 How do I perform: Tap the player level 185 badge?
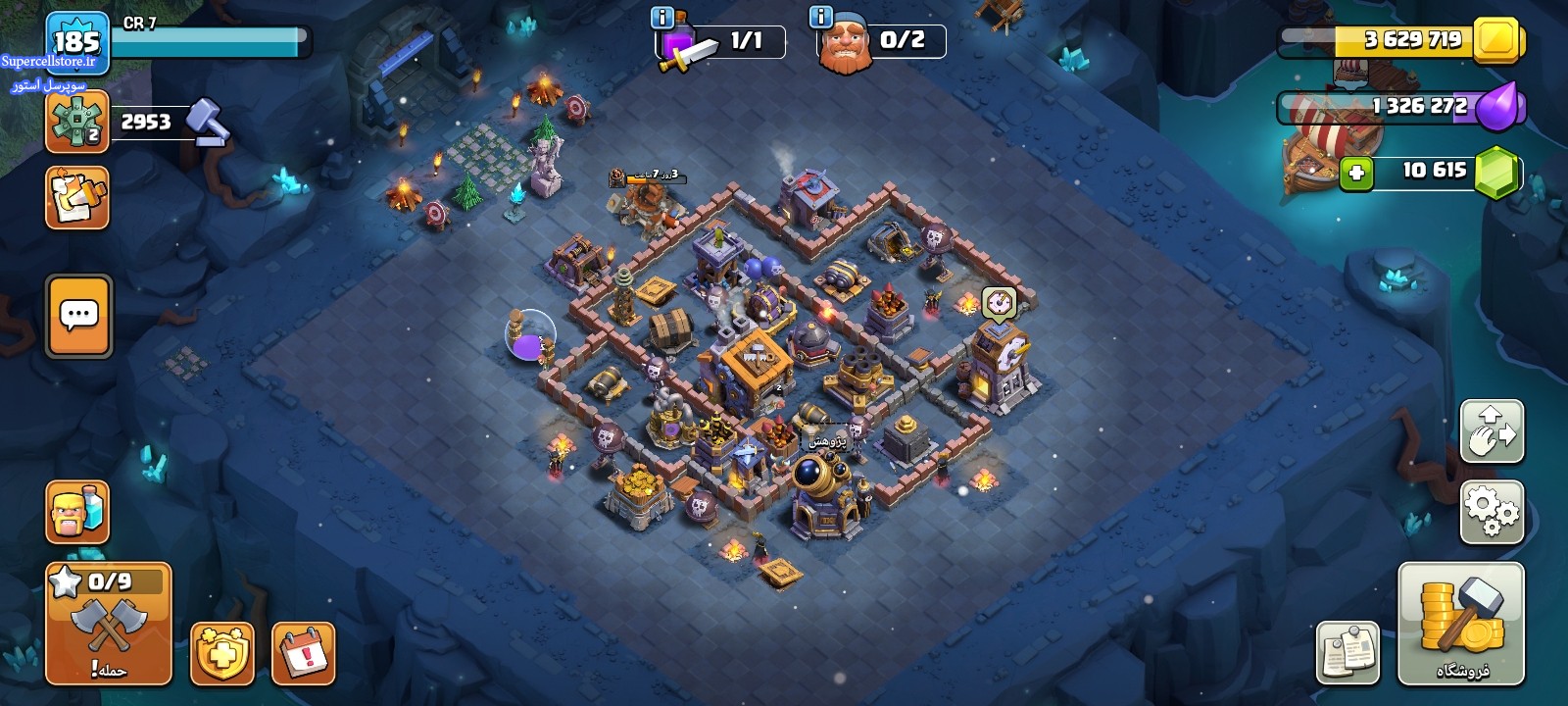pos(76,42)
